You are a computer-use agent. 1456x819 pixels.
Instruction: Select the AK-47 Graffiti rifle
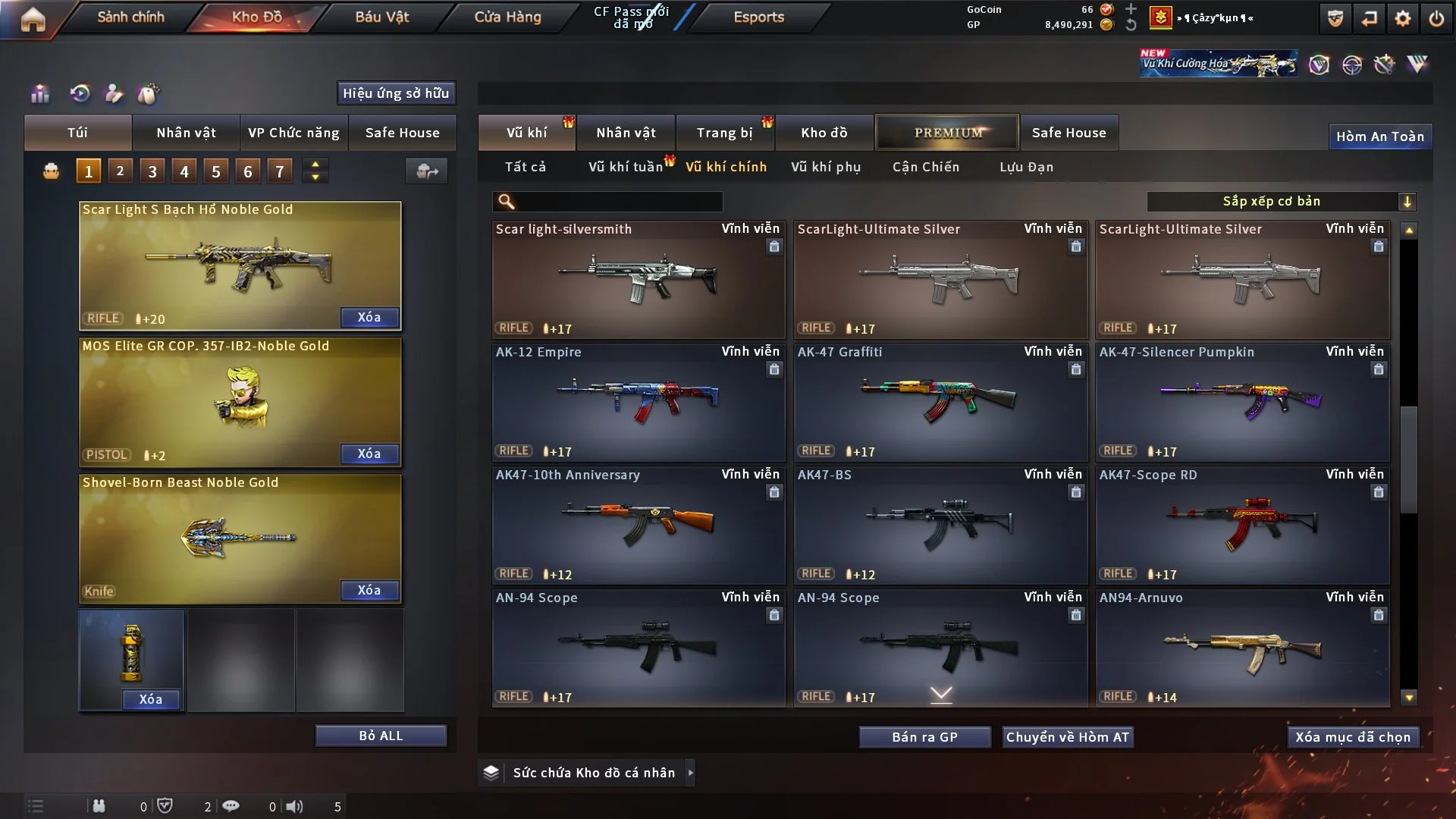click(x=940, y=402)
